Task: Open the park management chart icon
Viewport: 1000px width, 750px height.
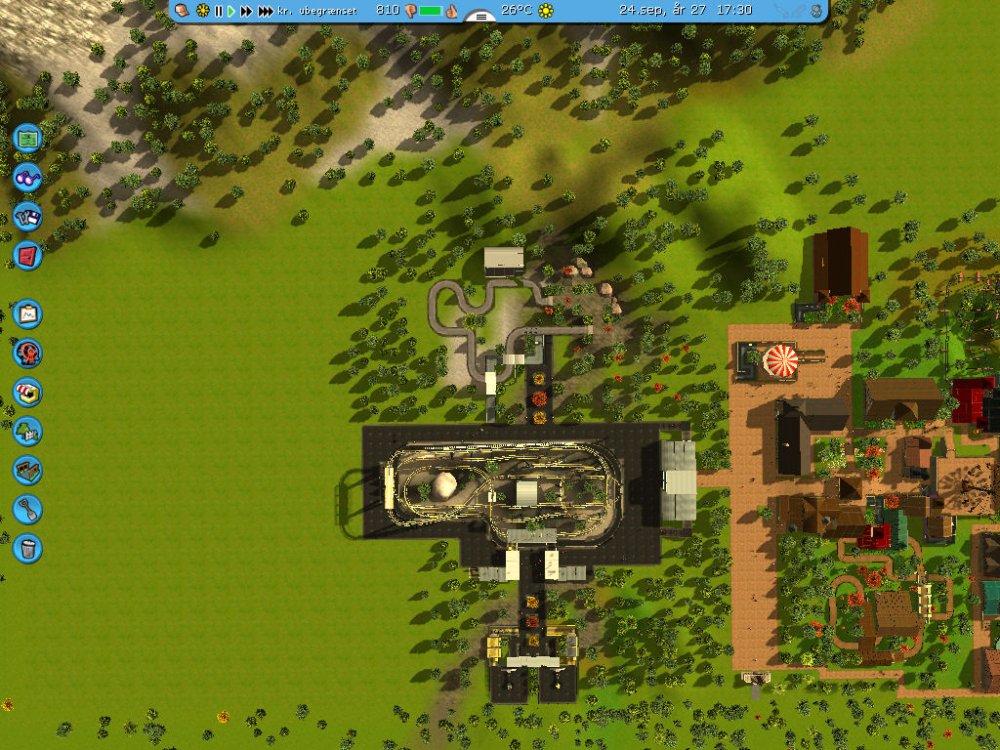Action: click(x=27, y=314)
